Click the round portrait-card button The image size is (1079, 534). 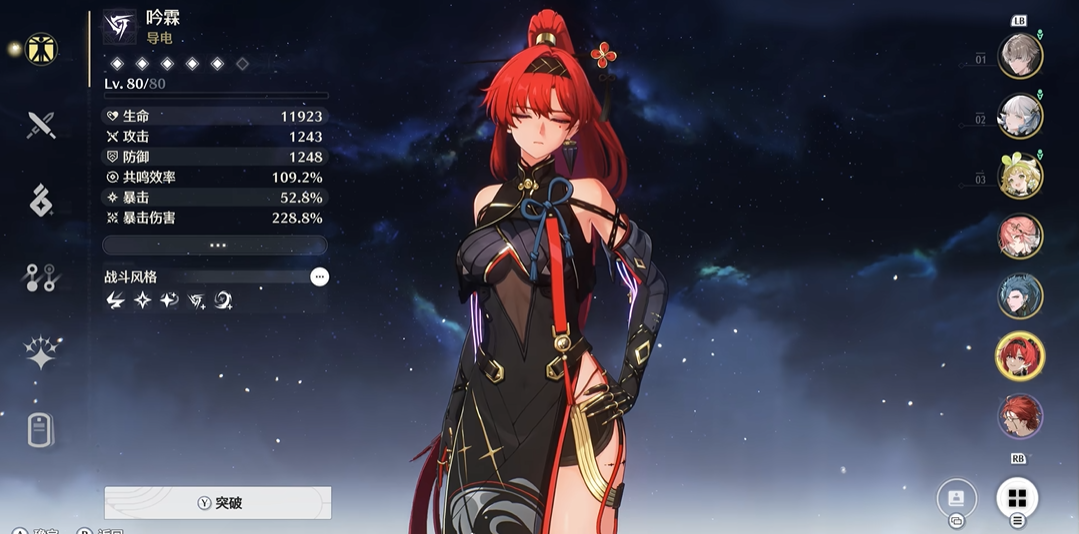coord(956,498)
